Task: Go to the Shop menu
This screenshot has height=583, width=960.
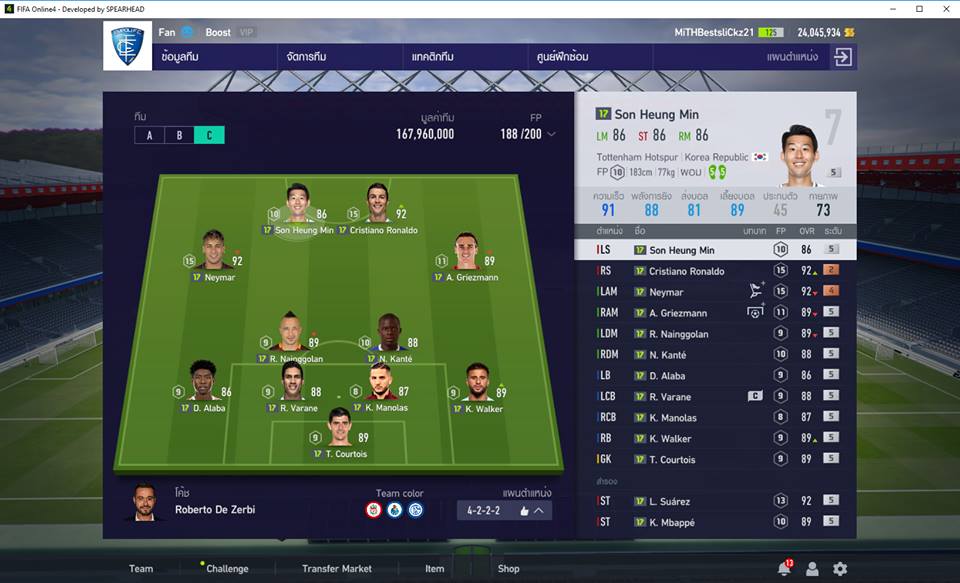Action: coord(508,568)
